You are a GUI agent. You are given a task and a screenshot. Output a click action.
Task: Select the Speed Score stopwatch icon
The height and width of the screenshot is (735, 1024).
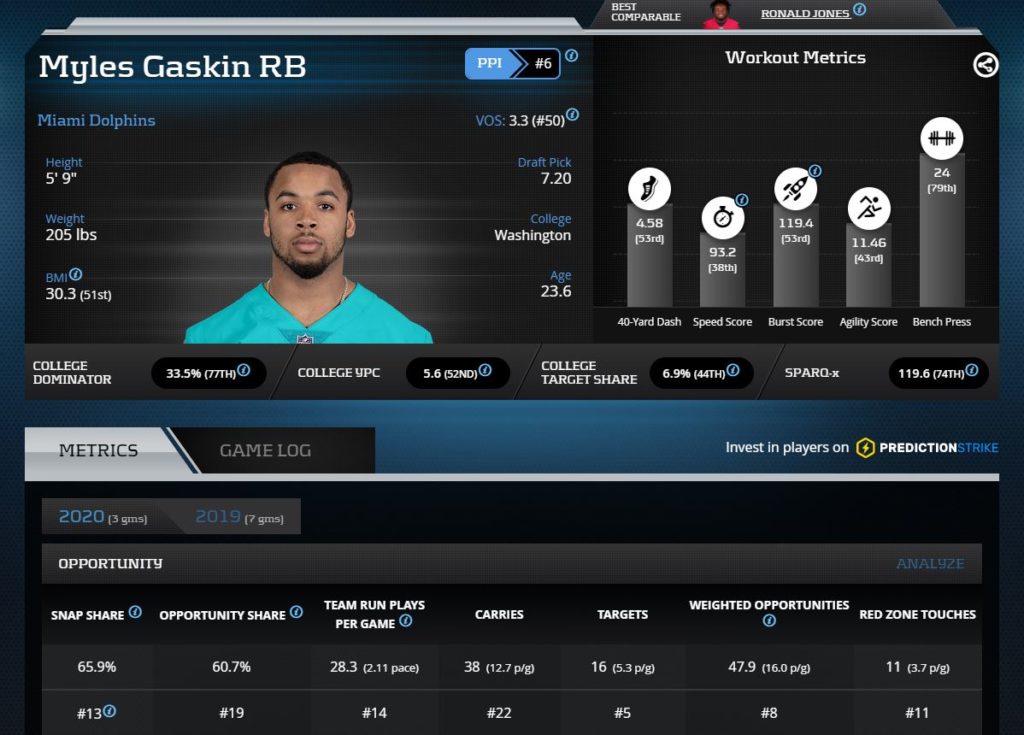[x=722, y=217]
